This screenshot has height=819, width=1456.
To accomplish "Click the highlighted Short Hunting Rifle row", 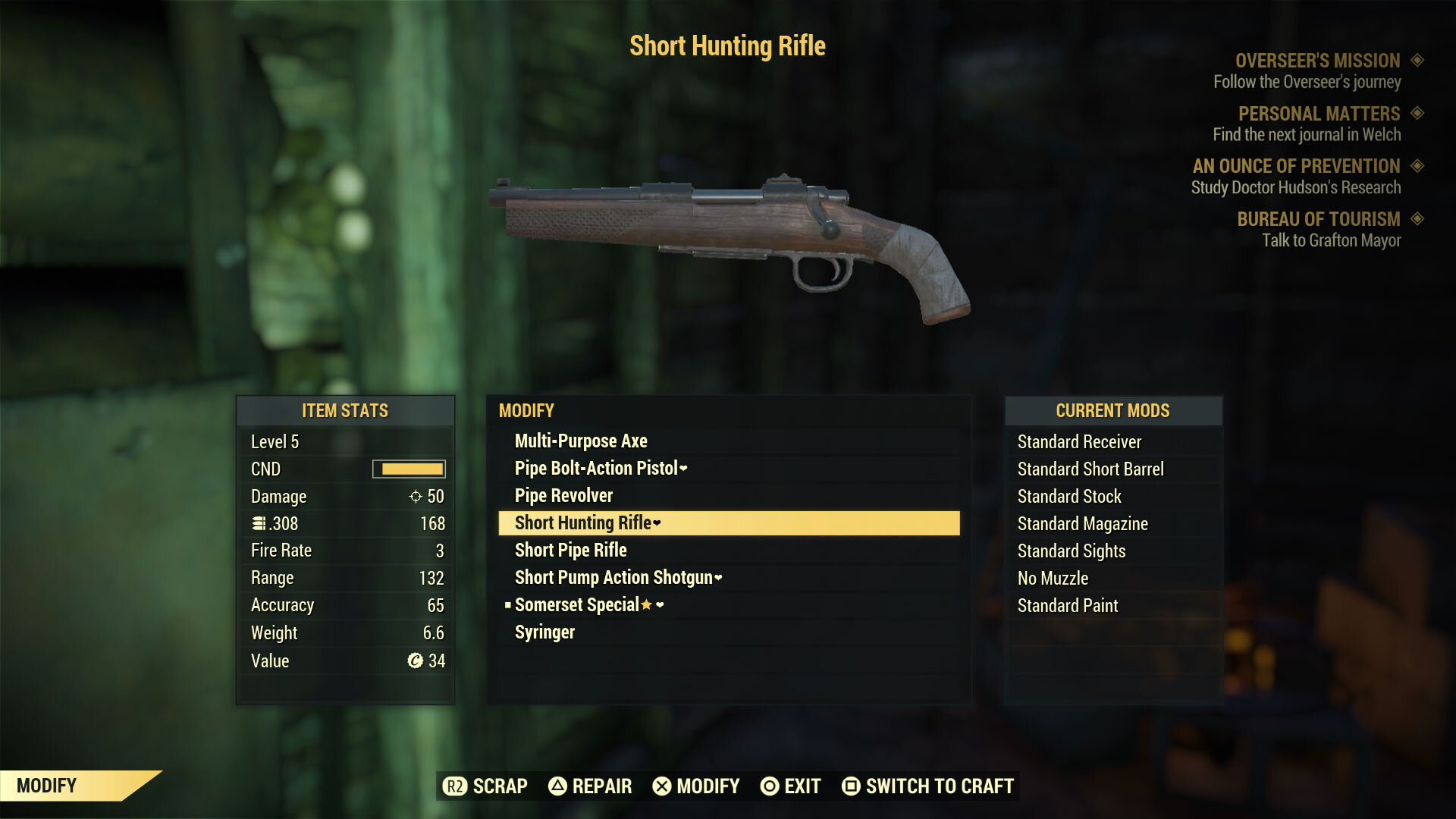I will [x=728, y=523].
